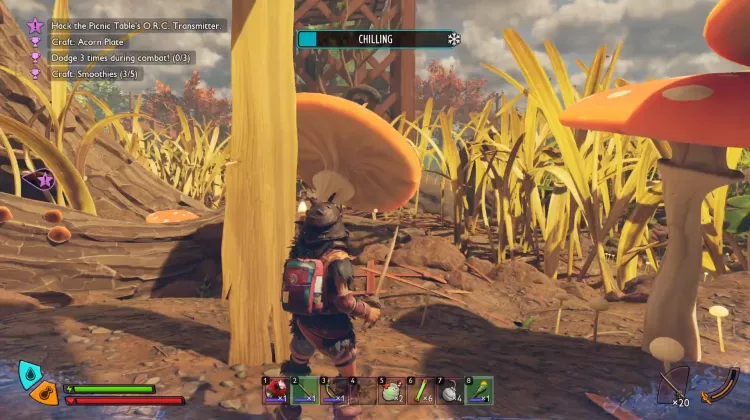750x420 pixels.
Task: Choose the spear in hotbar slot 2
Action: [x=305, y=390]
